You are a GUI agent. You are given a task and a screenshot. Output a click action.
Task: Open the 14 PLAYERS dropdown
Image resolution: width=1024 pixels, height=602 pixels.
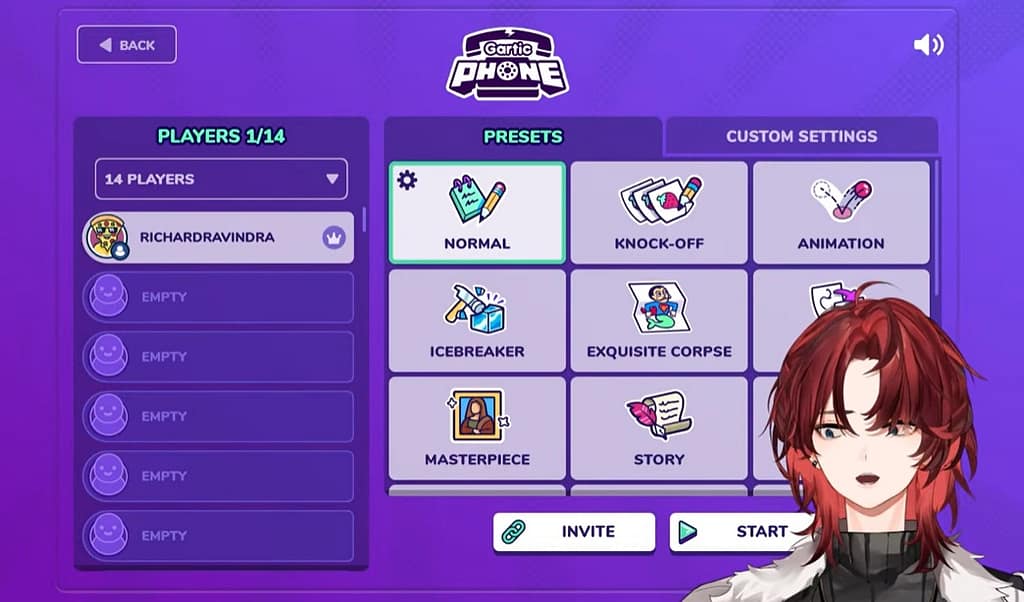[221, 179]
